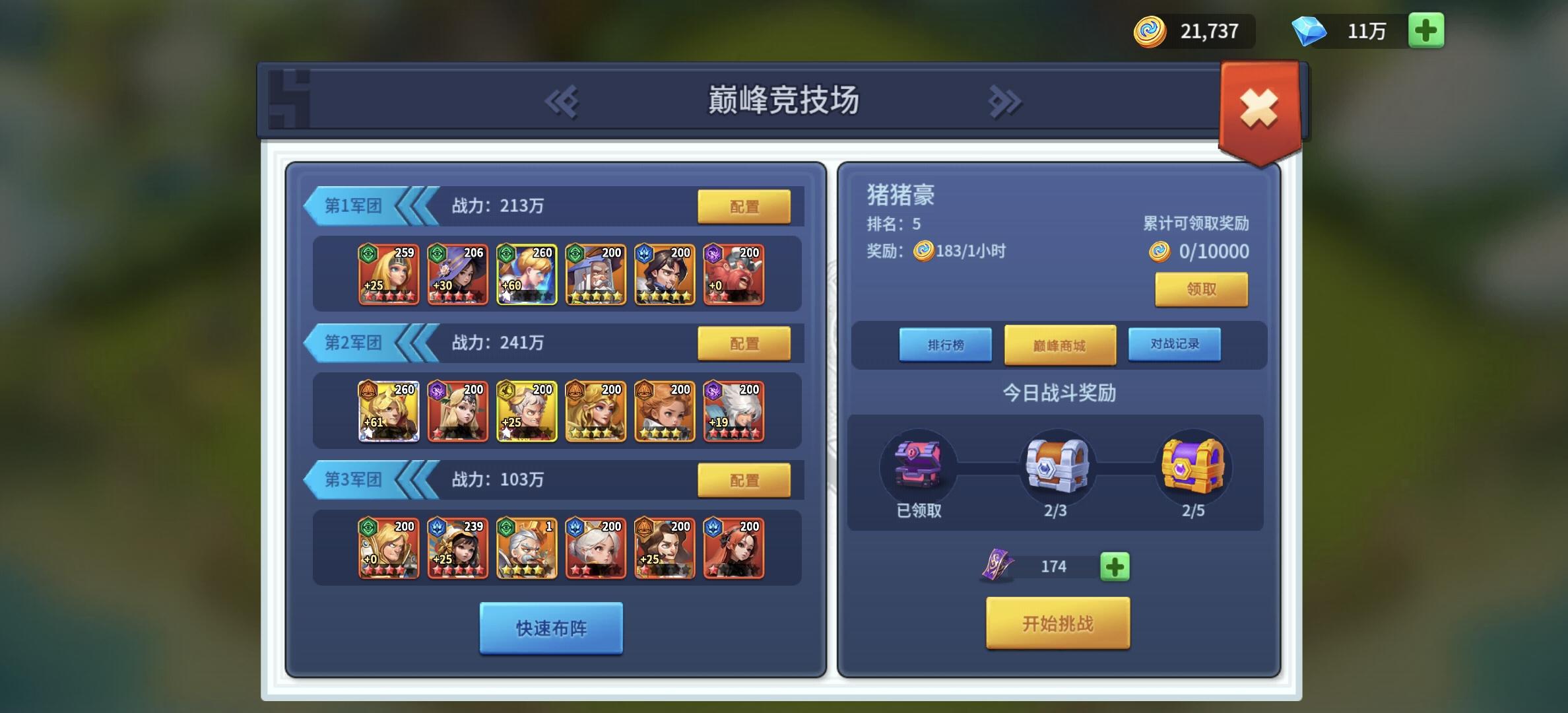Click 快速布阵 to quick-deploy formations
This screenshot has width=1568, height=713.
(x=550, y=629)
